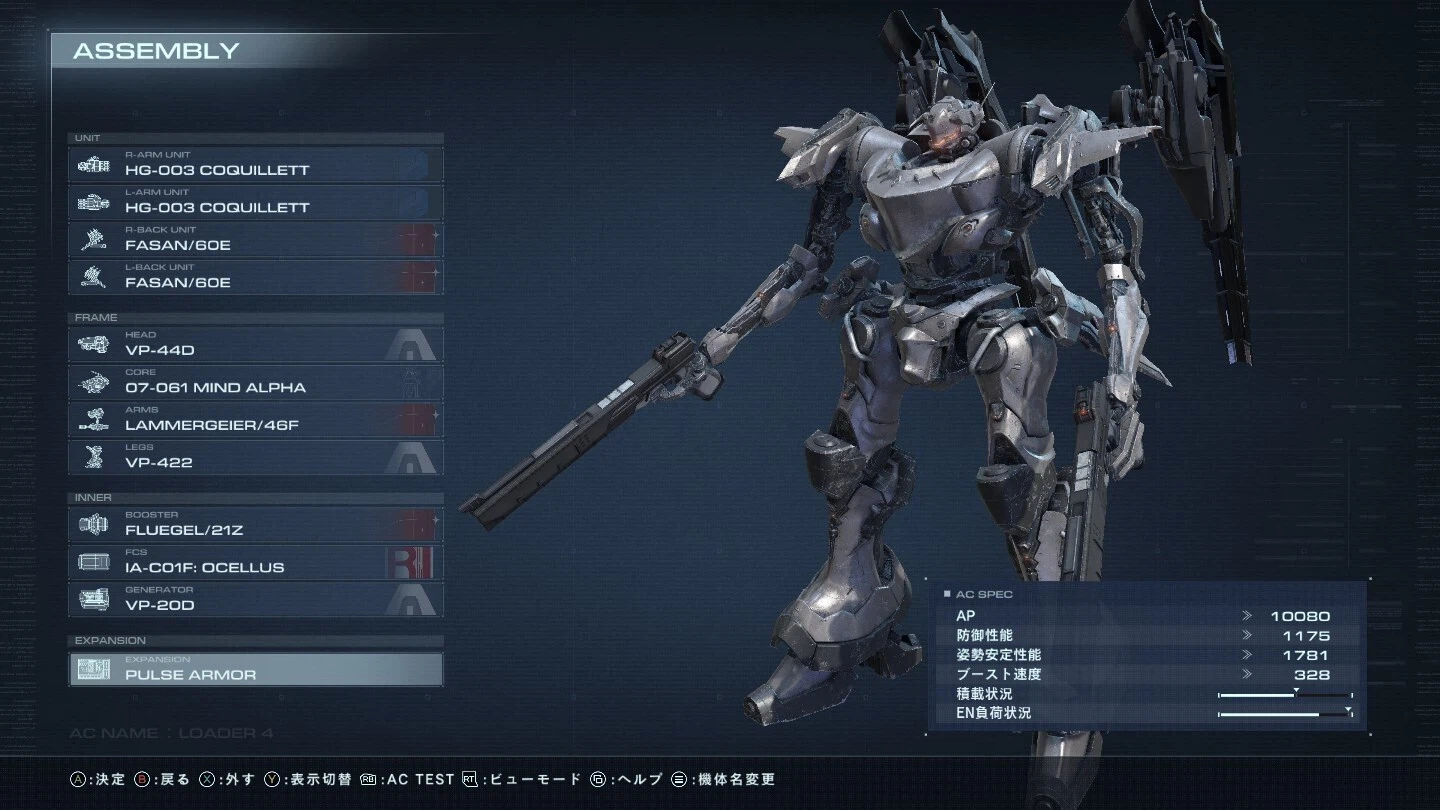This screenshot has height=810, width=1440.
Task: Select the EXPANSION PULSE ARMOR slot
Action: tap(255, 669)
